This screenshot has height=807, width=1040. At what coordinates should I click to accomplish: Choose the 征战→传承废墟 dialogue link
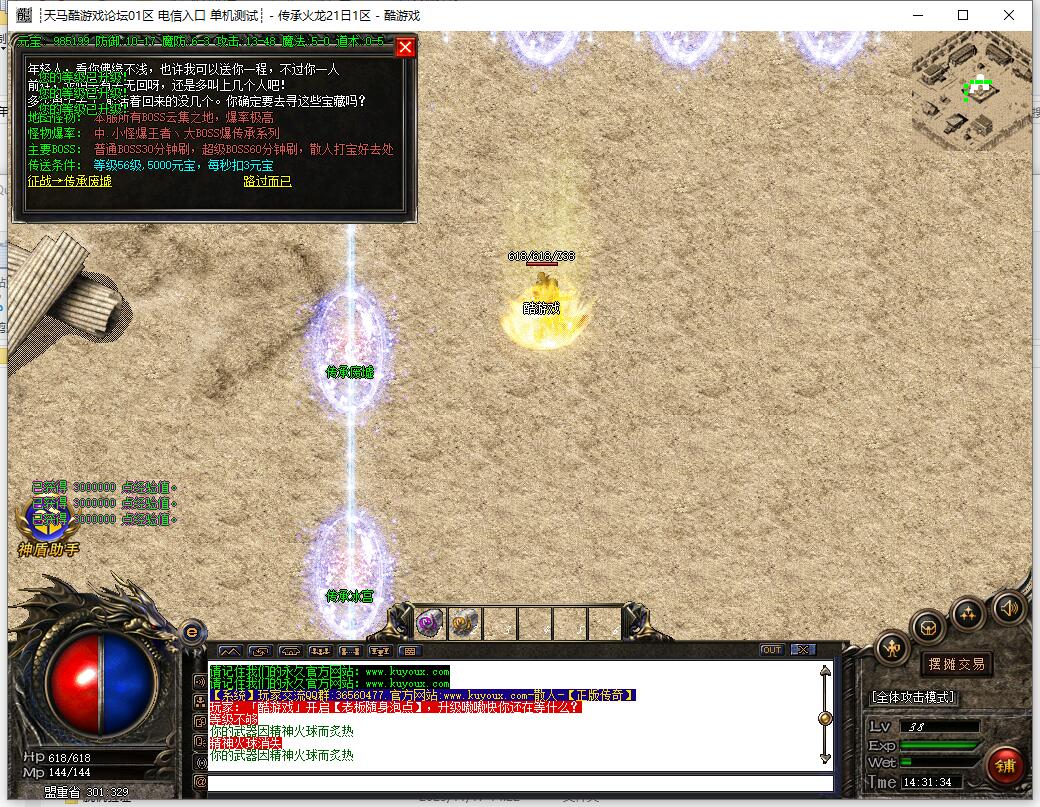(69, 181)
